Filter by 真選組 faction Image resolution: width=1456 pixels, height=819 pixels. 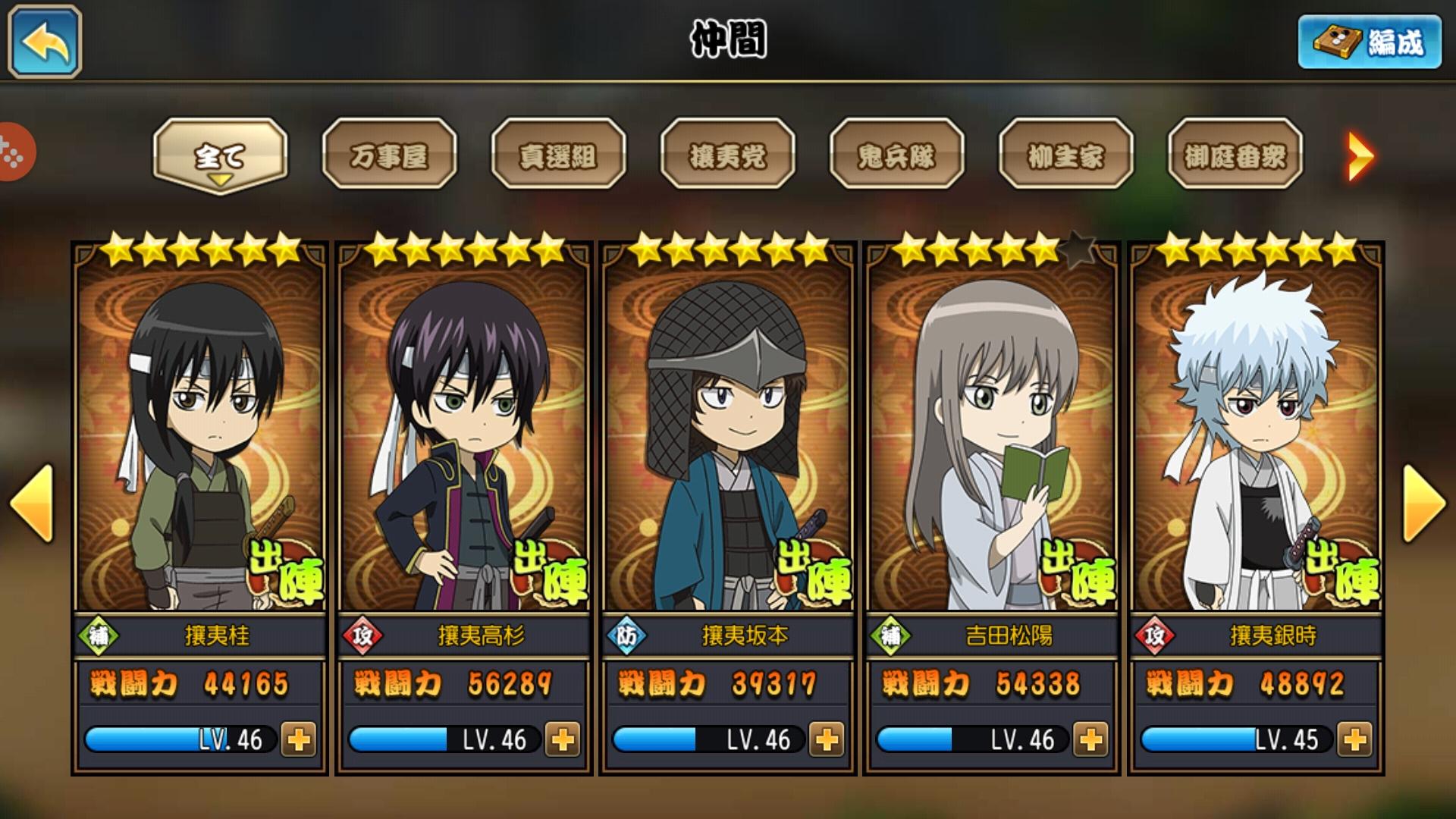pyautogui.click(x=558, y=155)
